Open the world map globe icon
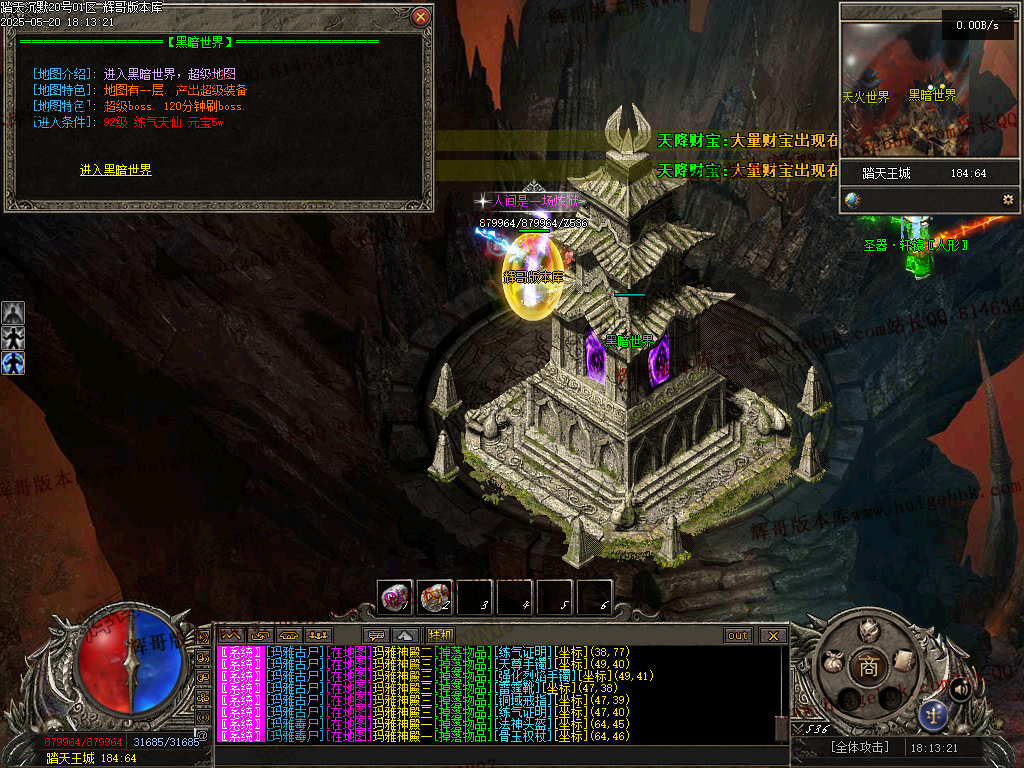The image size is (1024, 768). (852, 200)
